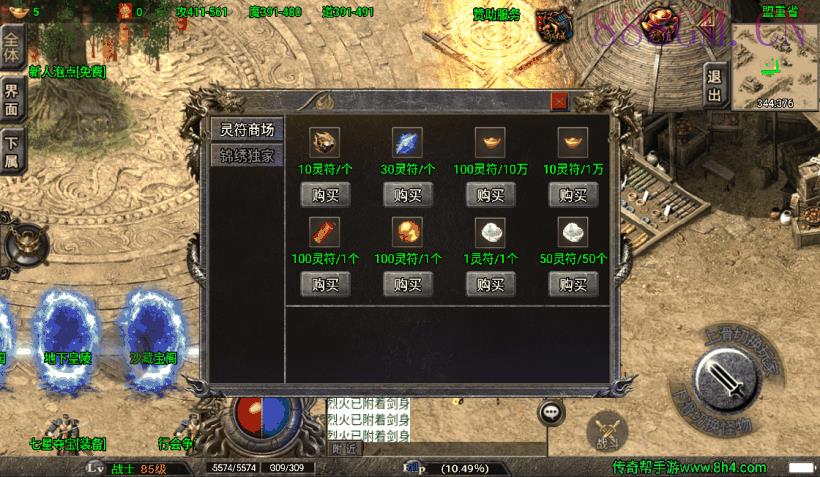Open the 全体 side menu

[12, 43]
